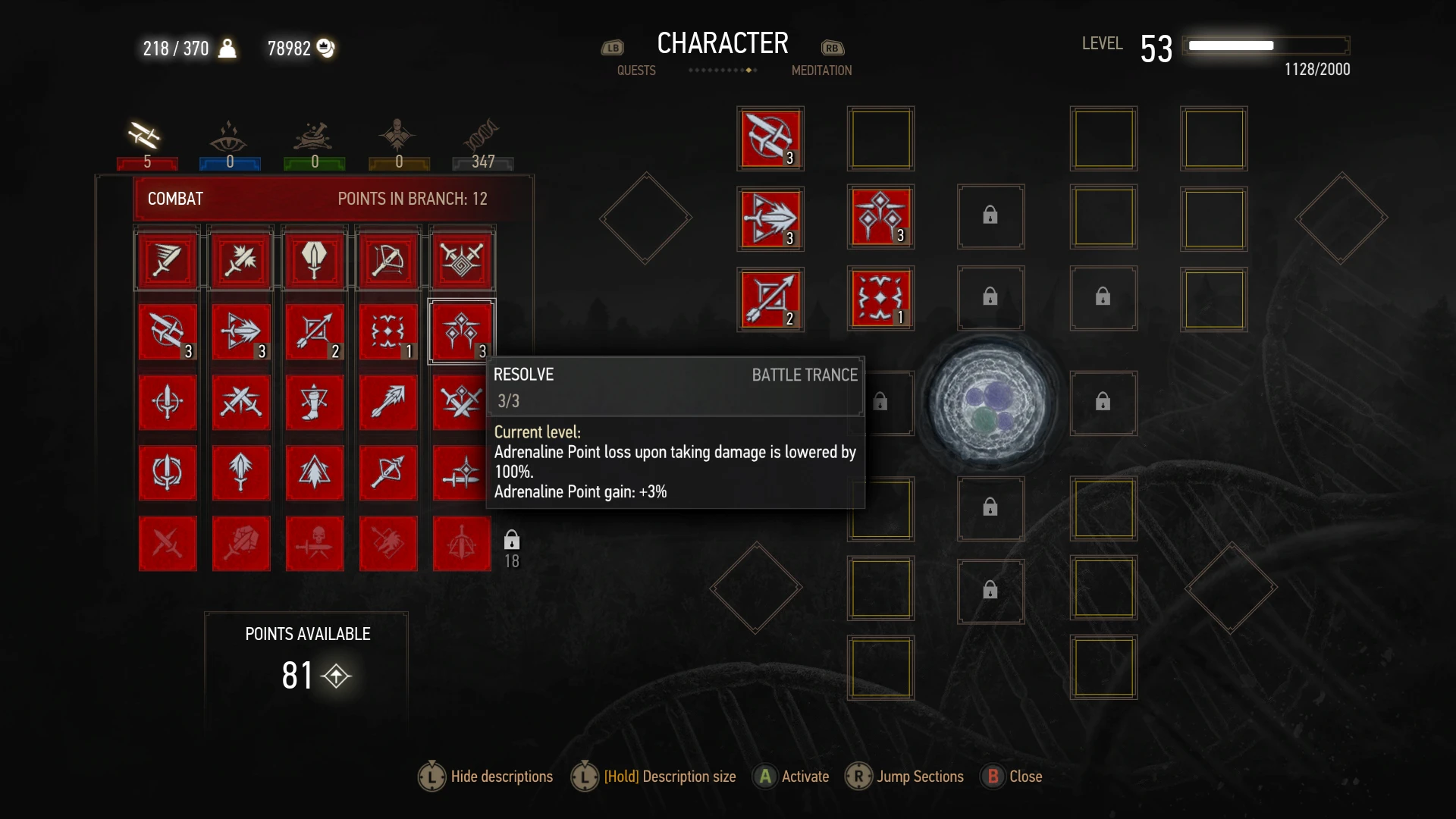
Task: Go to the Quests screen tab
Action: pyautogui.click(x=635, y=71)
